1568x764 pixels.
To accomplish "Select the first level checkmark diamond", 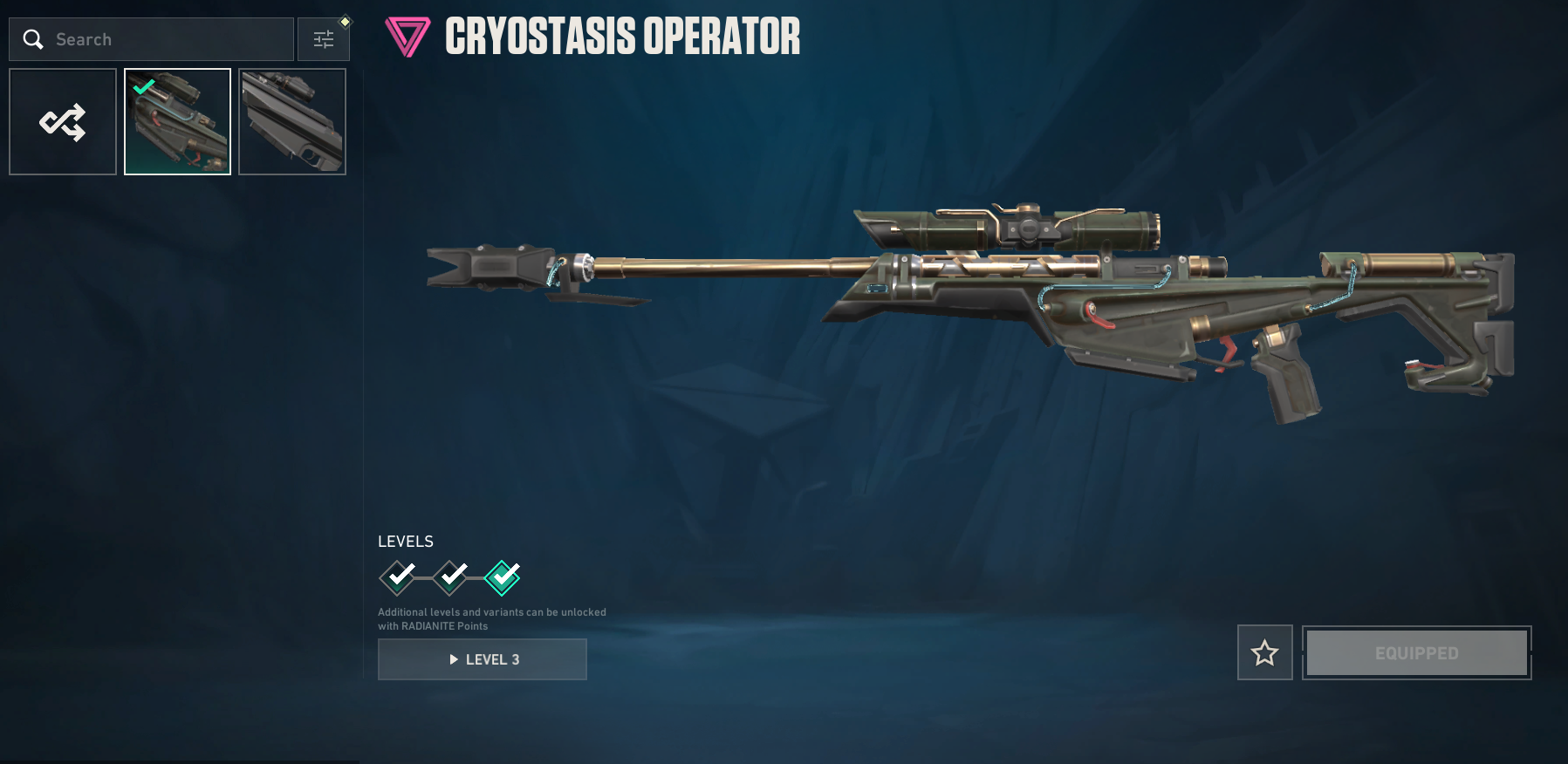I will coord(398,576).
